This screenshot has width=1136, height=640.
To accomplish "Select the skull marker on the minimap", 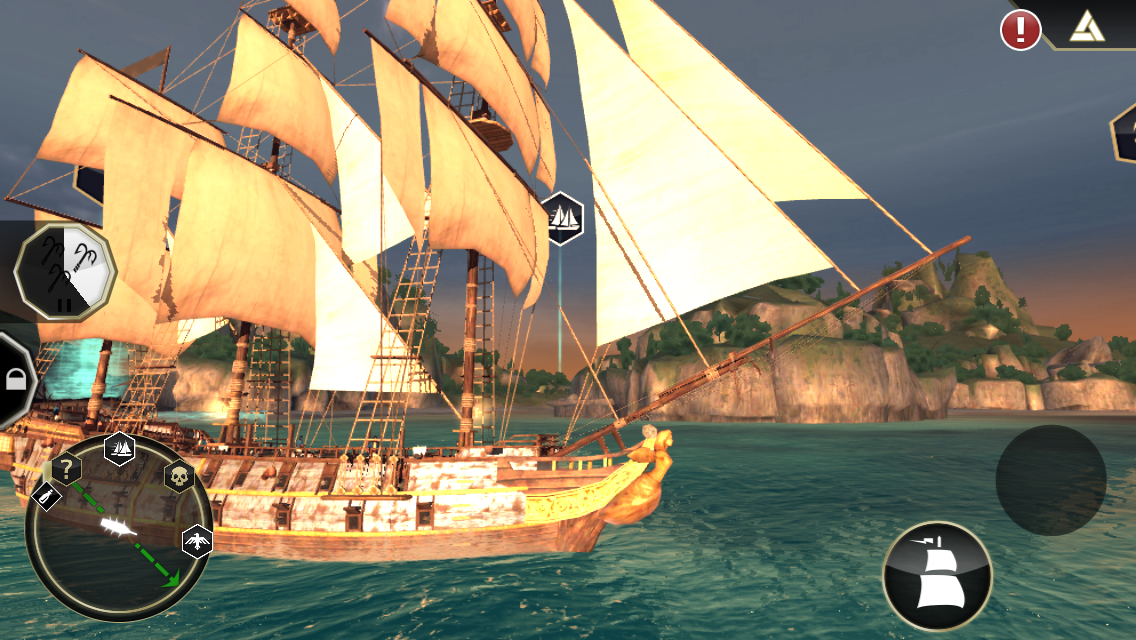I will tap(178, 477).
